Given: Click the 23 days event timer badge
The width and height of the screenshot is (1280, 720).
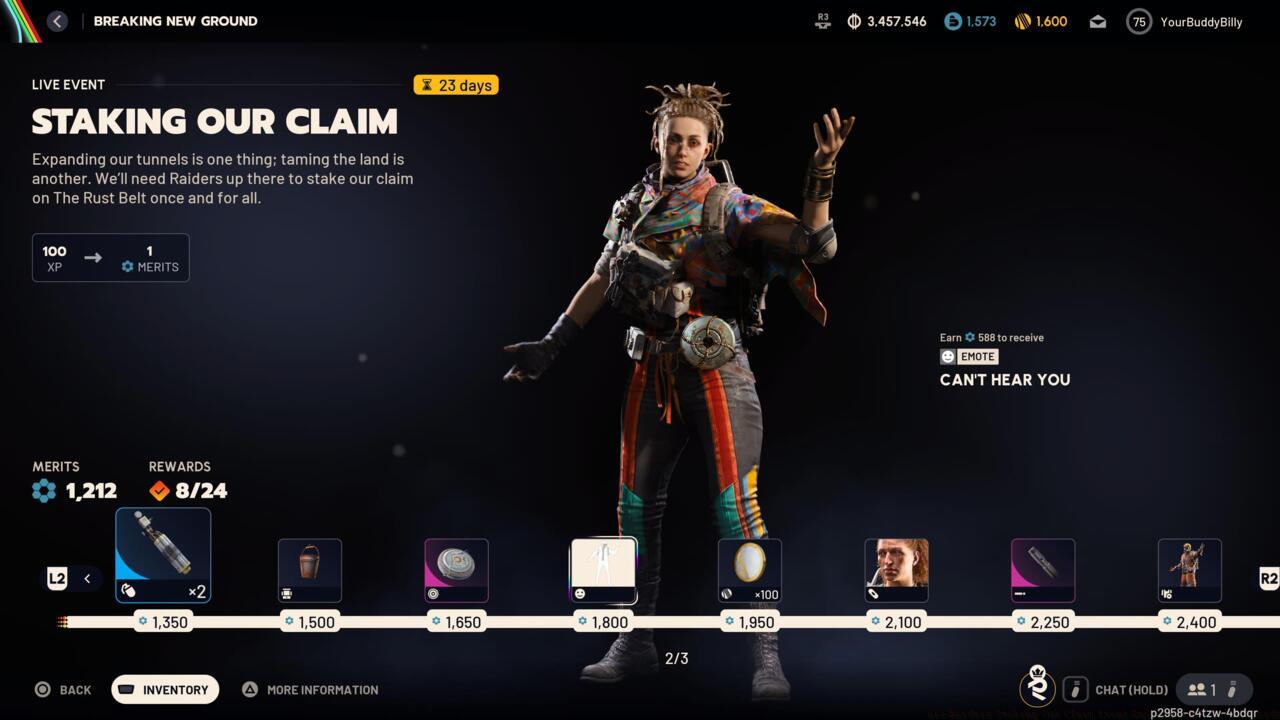Looking at the screenshot, I should (x=456, y=85).
